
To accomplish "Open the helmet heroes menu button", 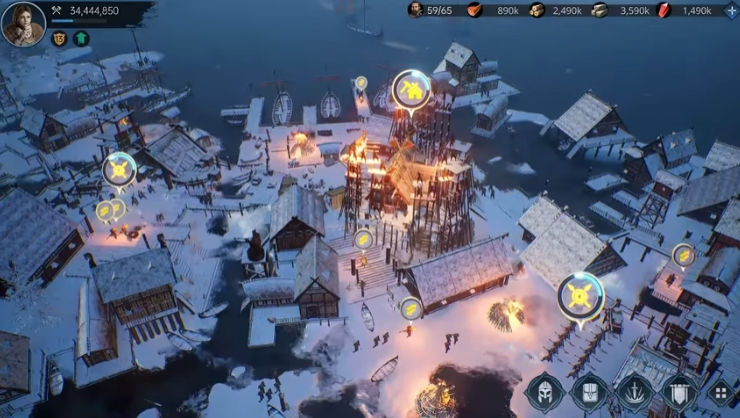I will [543, 392].
